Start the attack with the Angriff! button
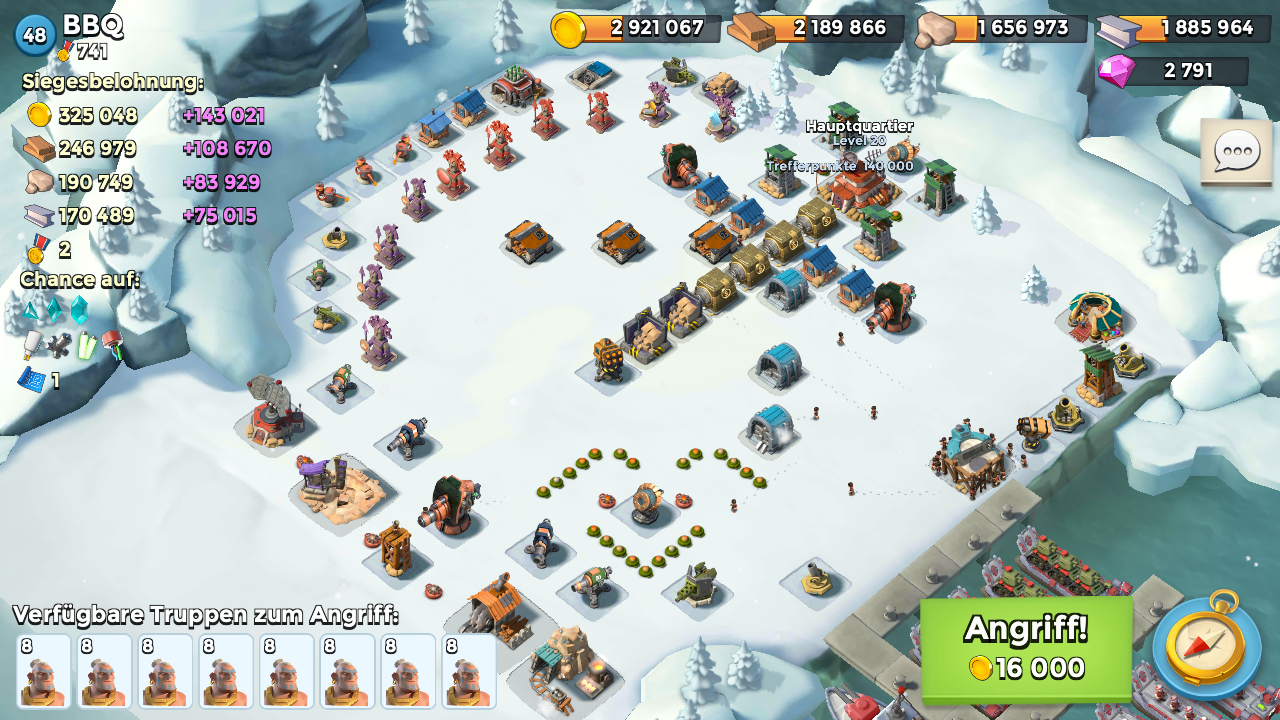This screenshot has height=720, width=1280. [1026, 647]
